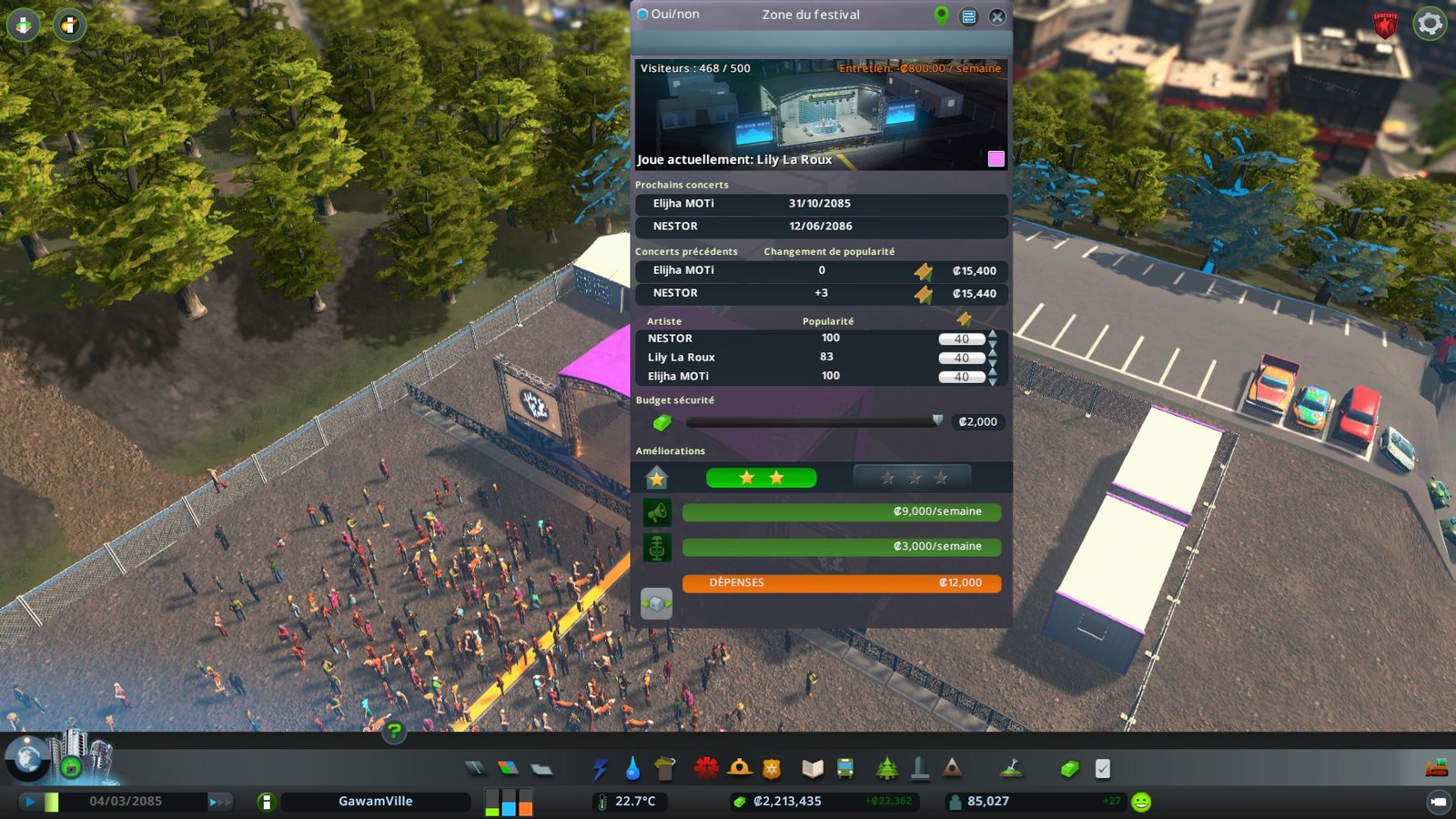Screen dimensions: 1456x819
Task: Toggle the Oui/non building switch
Action: (642, 15)
